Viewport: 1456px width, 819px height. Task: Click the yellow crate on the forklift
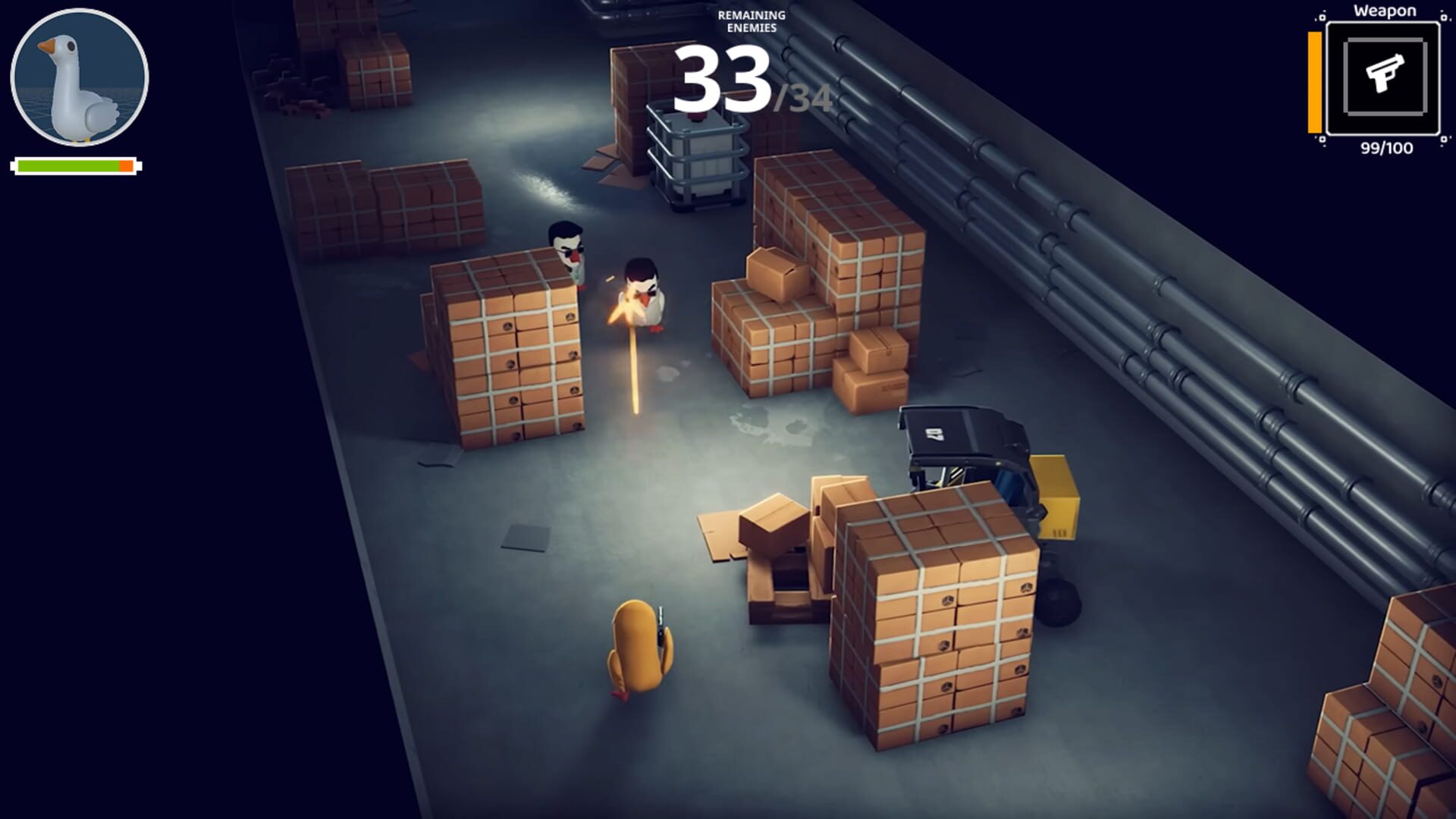[1058, 497]
